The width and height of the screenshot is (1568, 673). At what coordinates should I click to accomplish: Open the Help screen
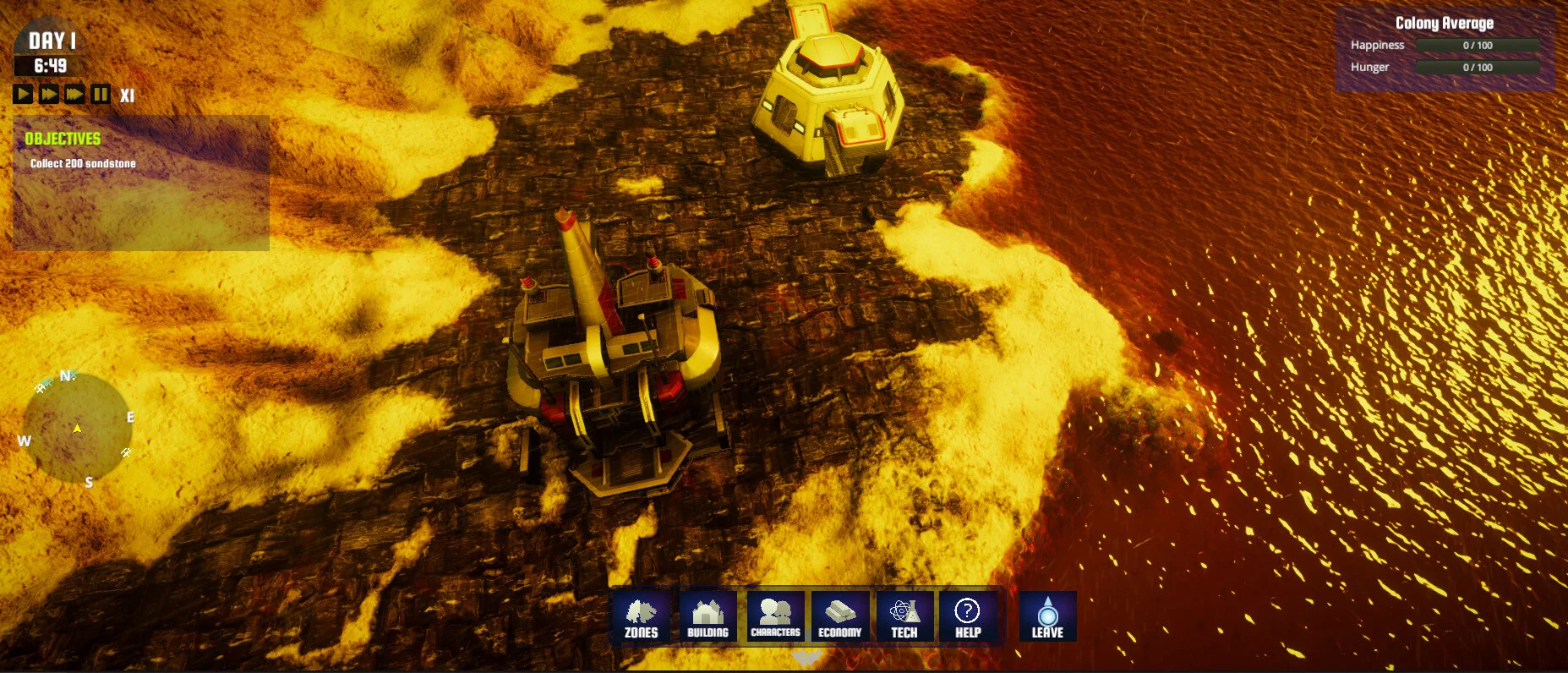(968, 616)
